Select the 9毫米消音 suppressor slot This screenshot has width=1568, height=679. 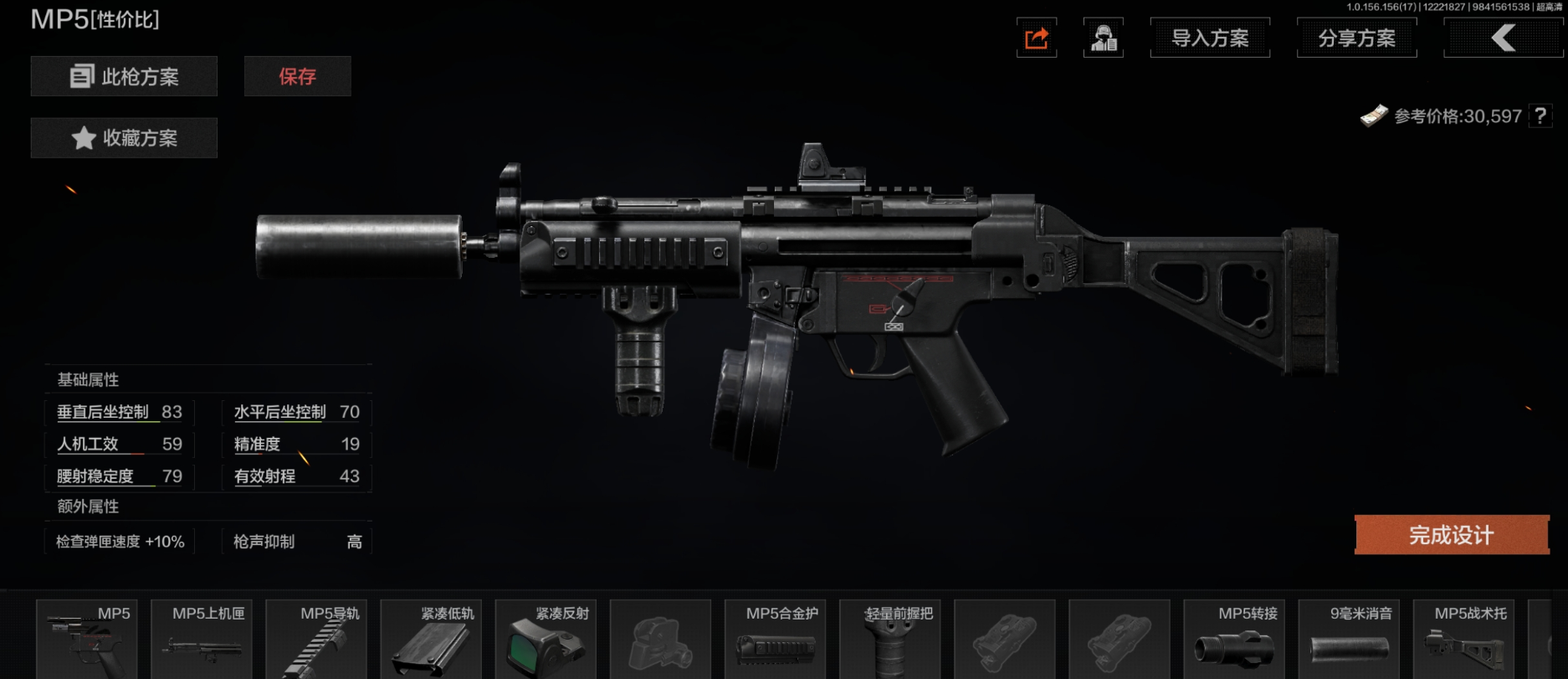point(1350,640)
